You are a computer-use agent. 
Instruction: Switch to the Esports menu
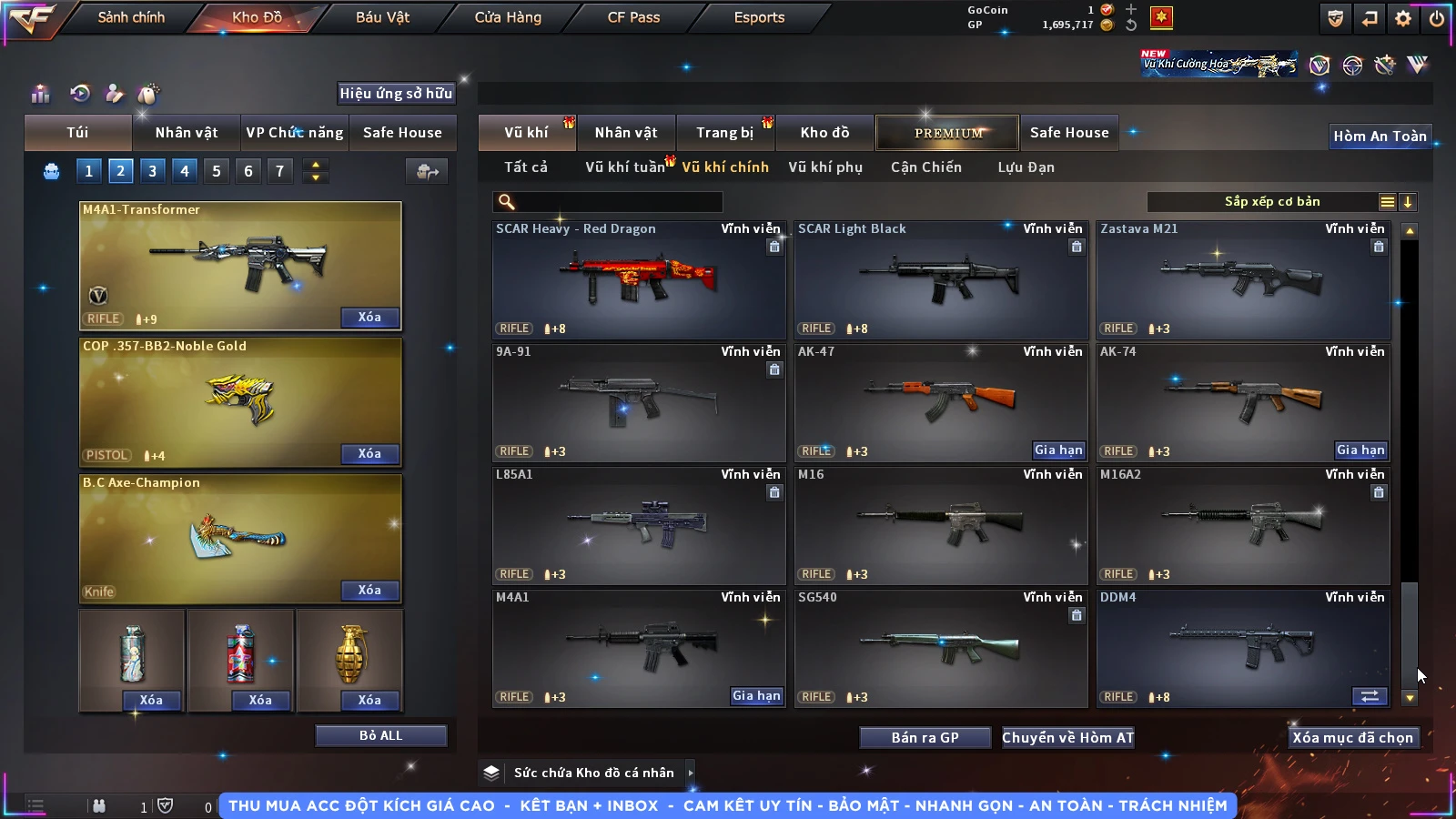pyautogui.click(x=759, y=17)
